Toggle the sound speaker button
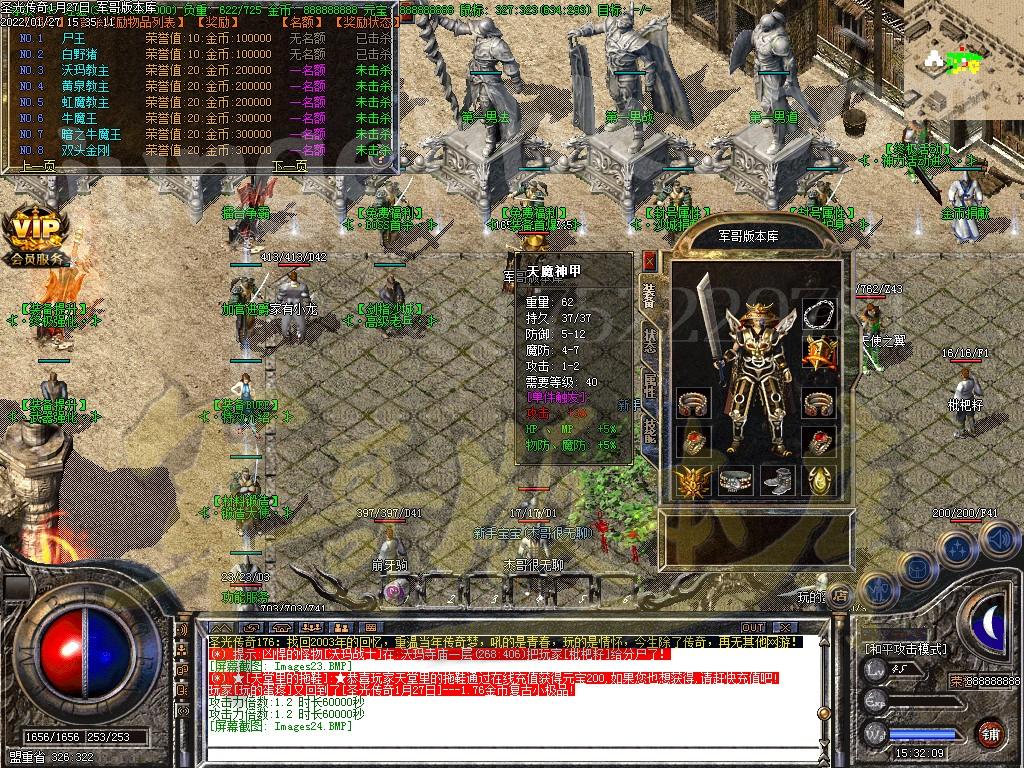The image size is (1024, 768). pos(998,540)
